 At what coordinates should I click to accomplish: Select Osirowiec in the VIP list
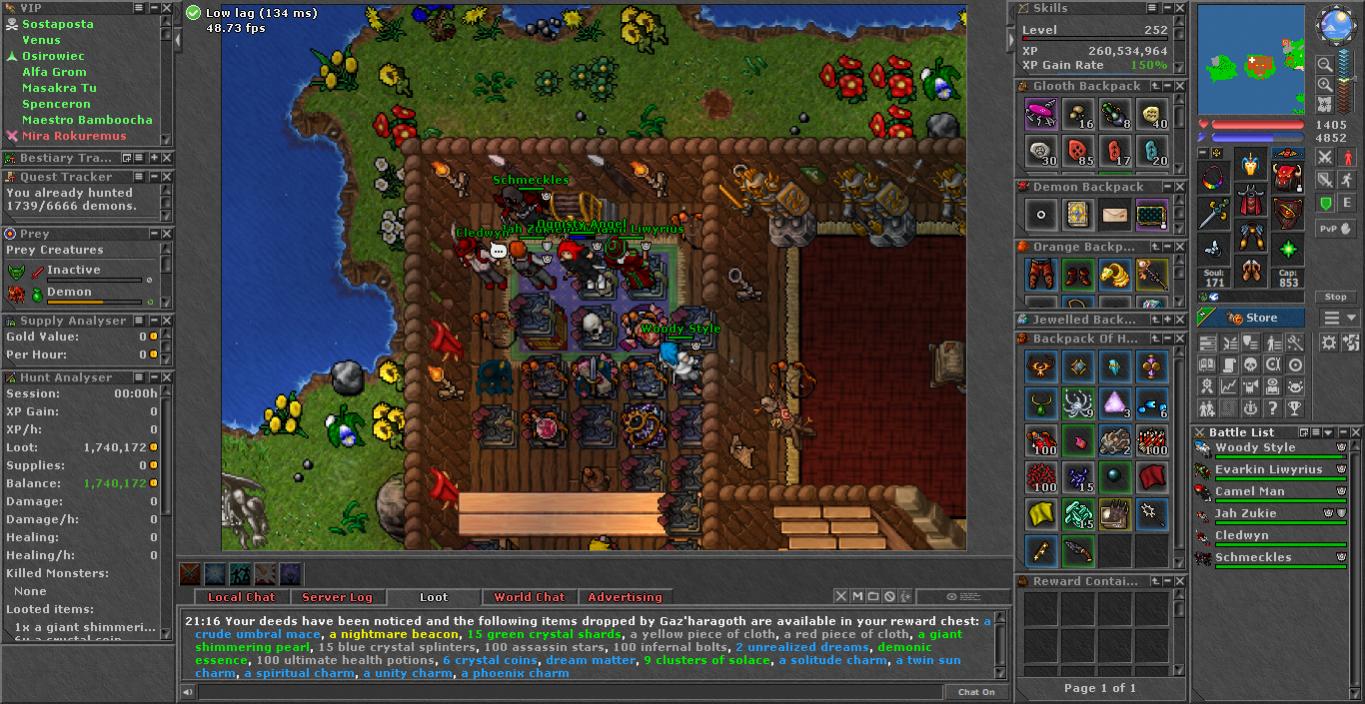[x=53, y=56]
